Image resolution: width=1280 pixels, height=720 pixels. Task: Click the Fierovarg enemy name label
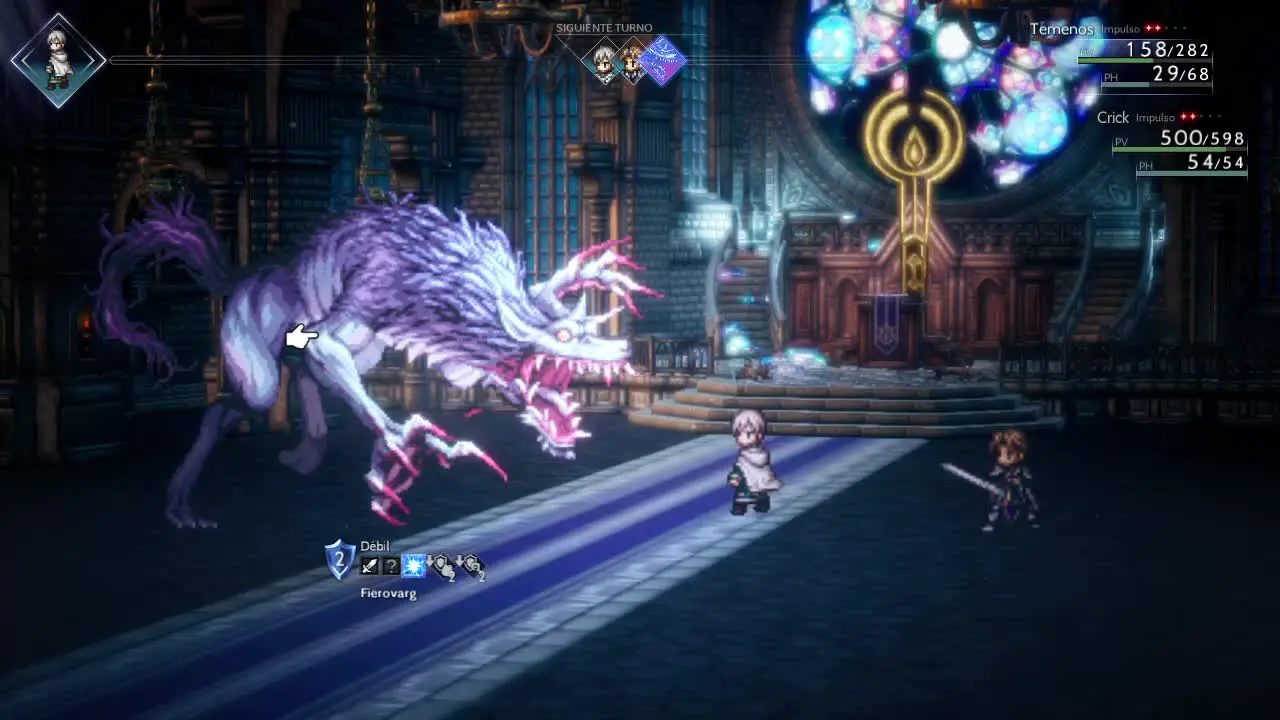tap(388, 593)
